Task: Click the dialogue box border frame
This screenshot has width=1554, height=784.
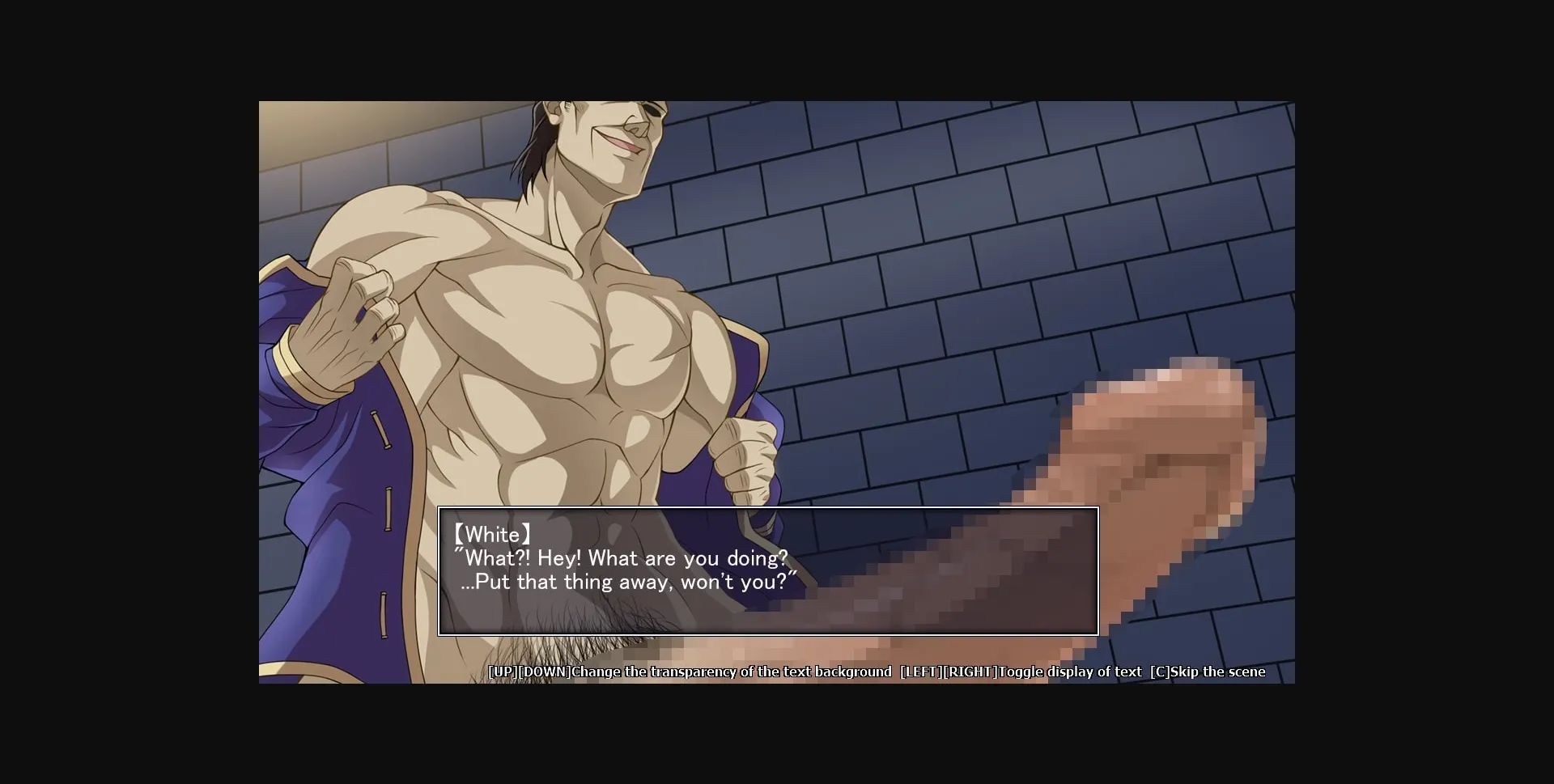Action: tap(767, 509)
